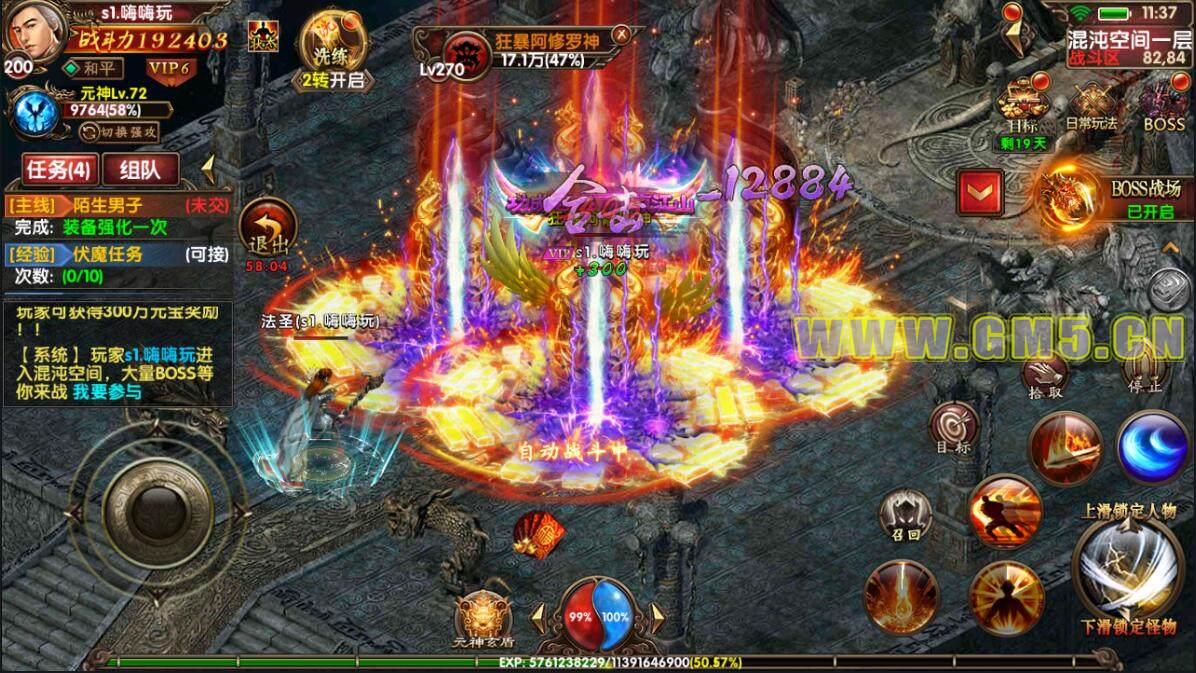The height and width of the screenshot is (673, 1196).
Task: Open the BOSS menu icon
Action: point(1163,109)
